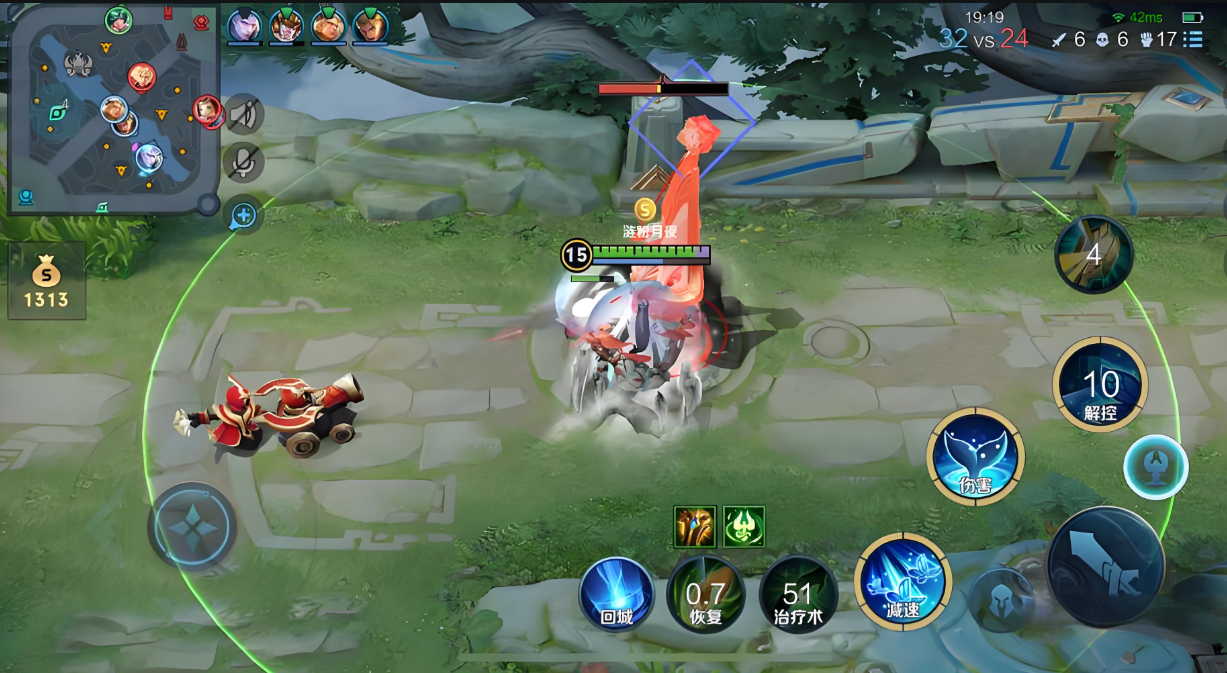
Task: Activate the 减速 slow skill
Action: [902, 582]
